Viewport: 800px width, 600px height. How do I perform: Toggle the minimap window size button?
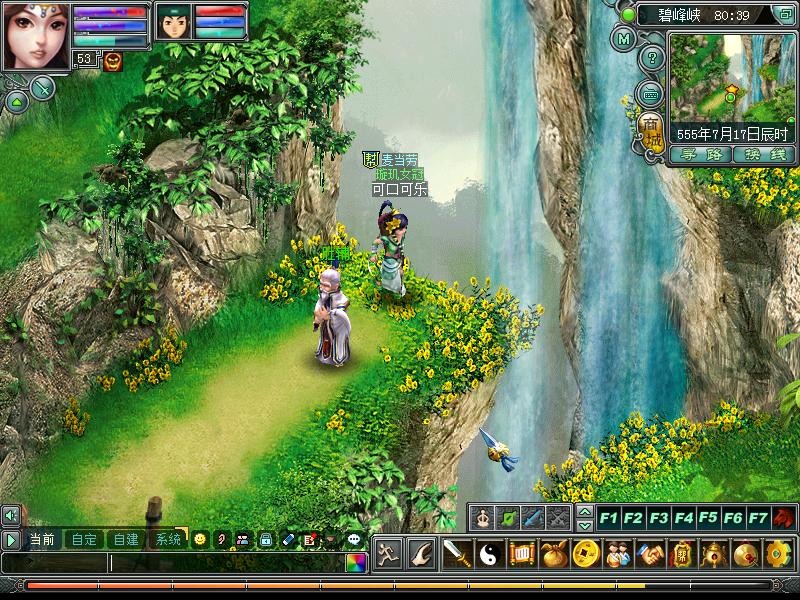click(x=786, y=15)
